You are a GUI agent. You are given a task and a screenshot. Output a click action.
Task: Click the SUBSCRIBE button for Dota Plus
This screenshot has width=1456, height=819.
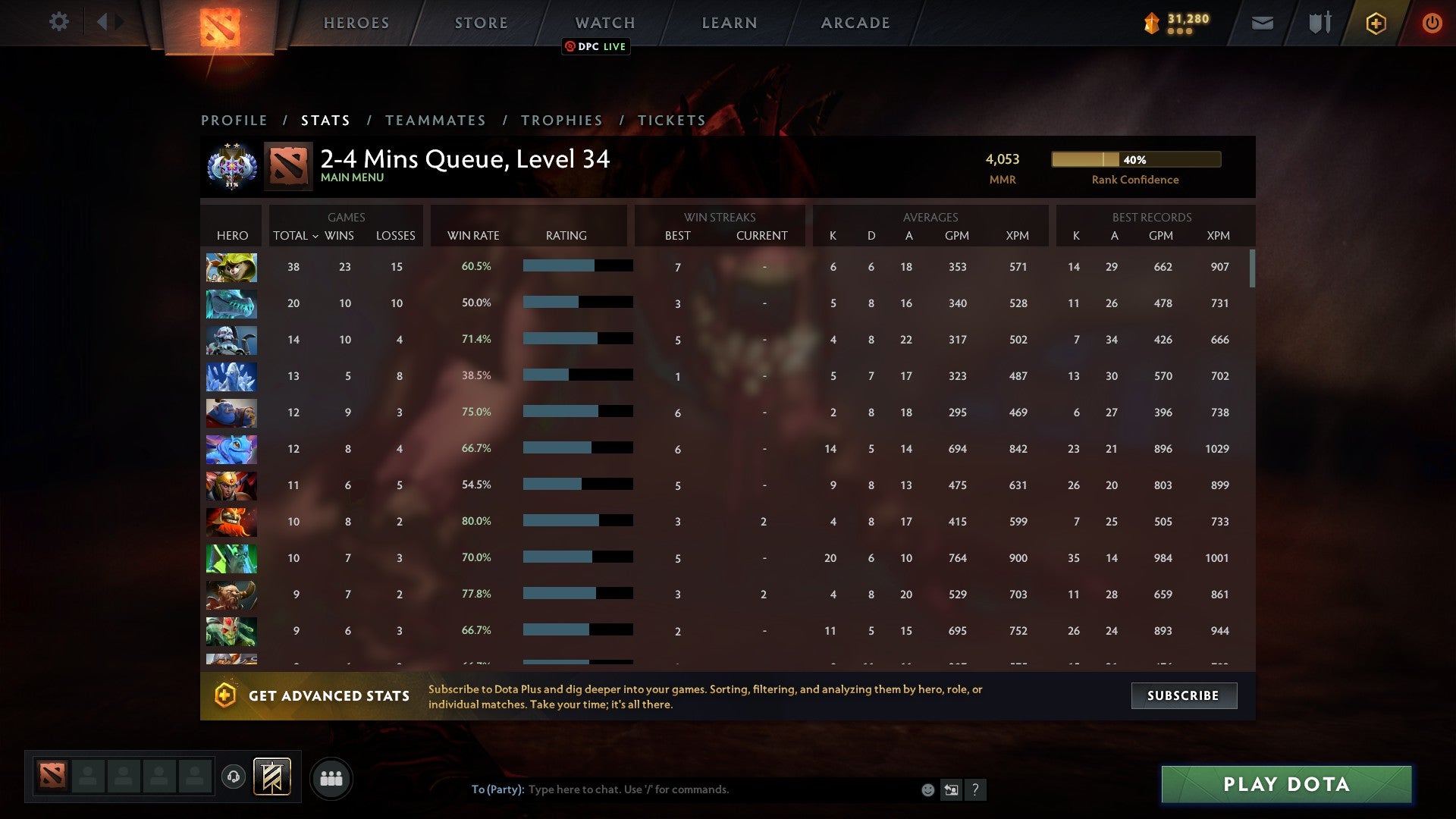point(1183,695)
